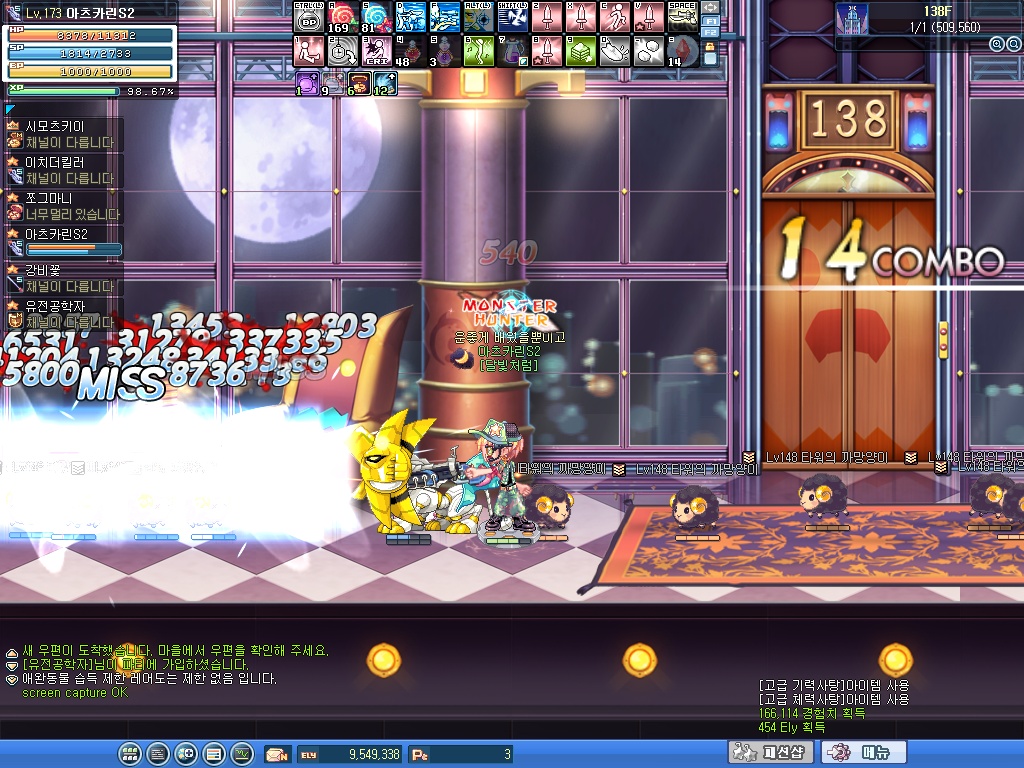The height and width of the screenshot is (768, 1024).
Task: Activate the BP potion skill on CTRL
Action: [x=309, y=17]
